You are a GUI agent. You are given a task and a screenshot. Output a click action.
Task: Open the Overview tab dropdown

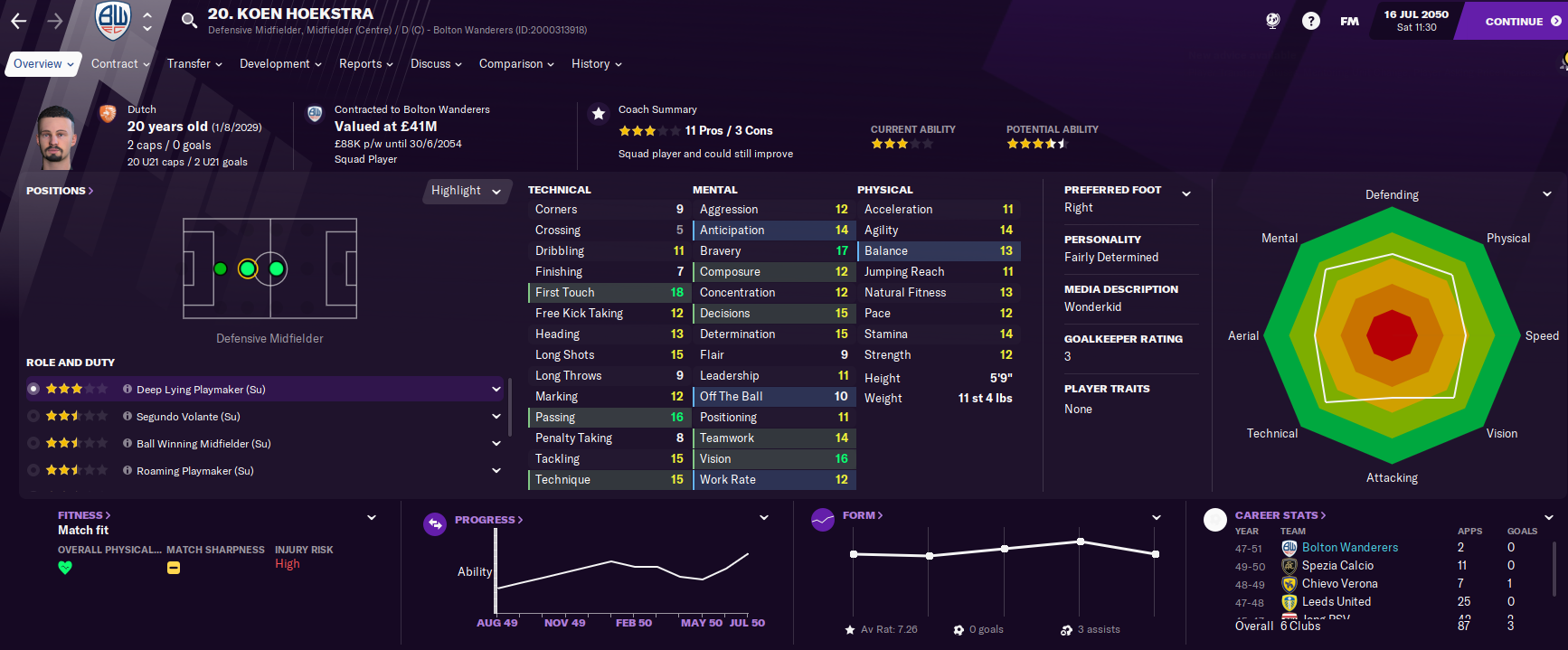(43, 64)
